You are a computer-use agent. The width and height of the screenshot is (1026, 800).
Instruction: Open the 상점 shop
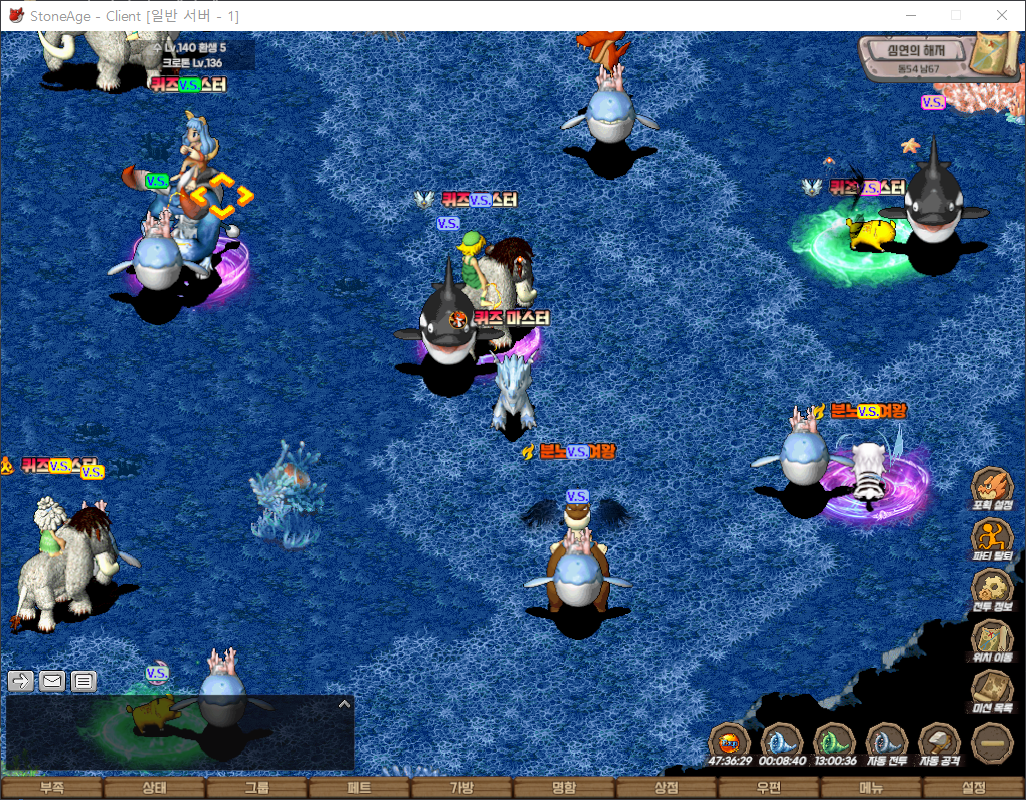tap(667, 788)
